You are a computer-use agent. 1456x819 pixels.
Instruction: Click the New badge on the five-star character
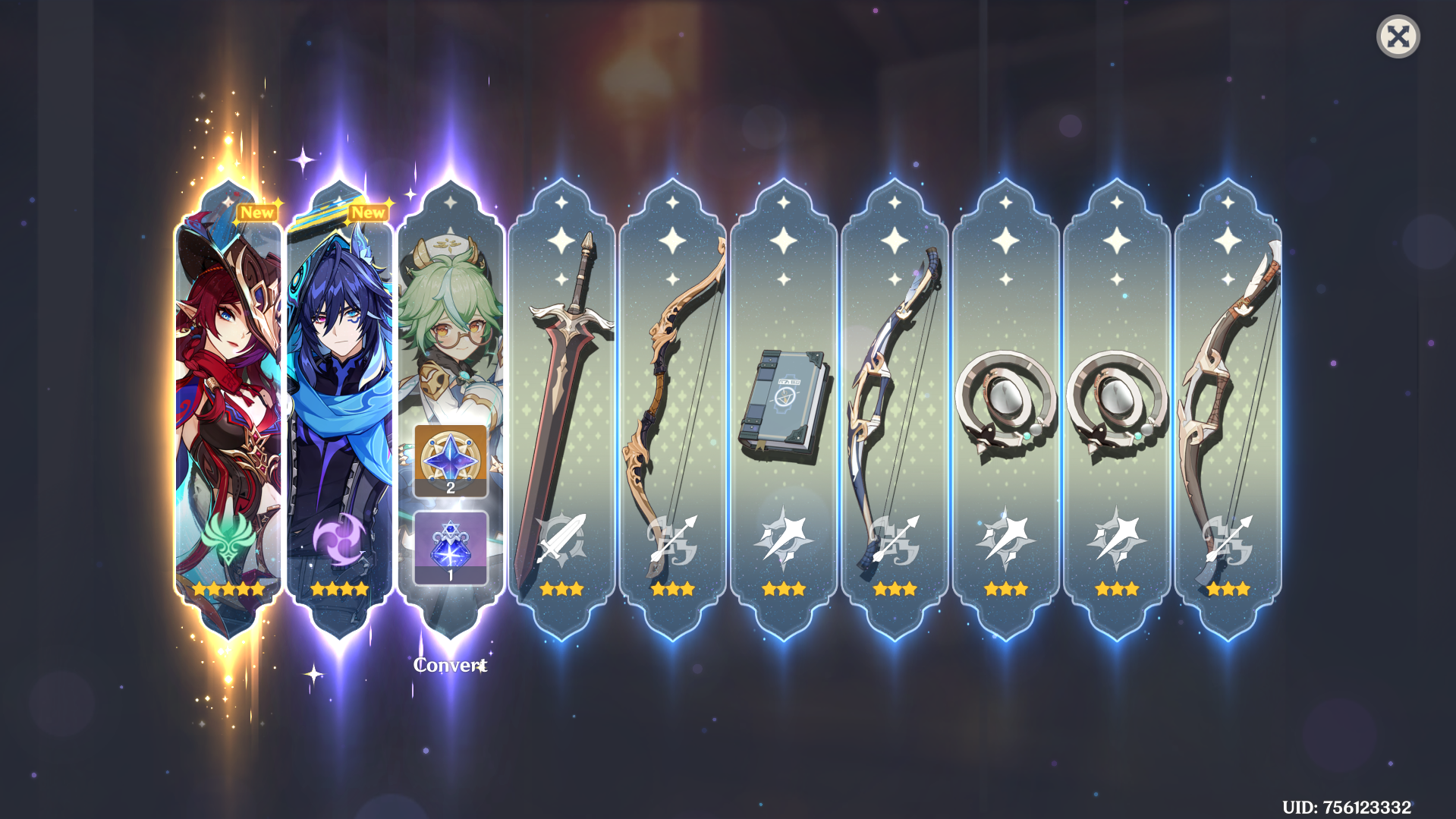point(256,213)
